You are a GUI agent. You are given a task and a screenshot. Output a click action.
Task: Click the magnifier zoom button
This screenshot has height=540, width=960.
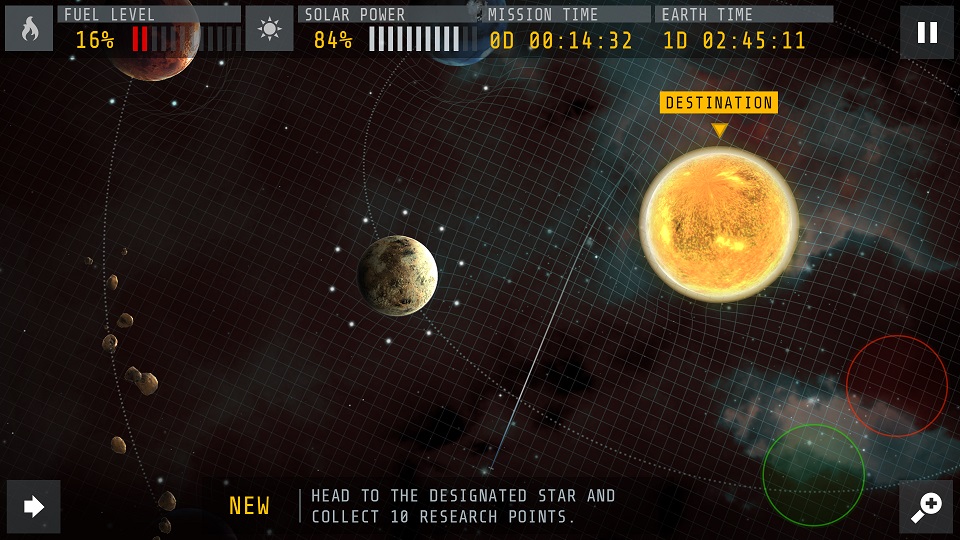tap(926, 507)
